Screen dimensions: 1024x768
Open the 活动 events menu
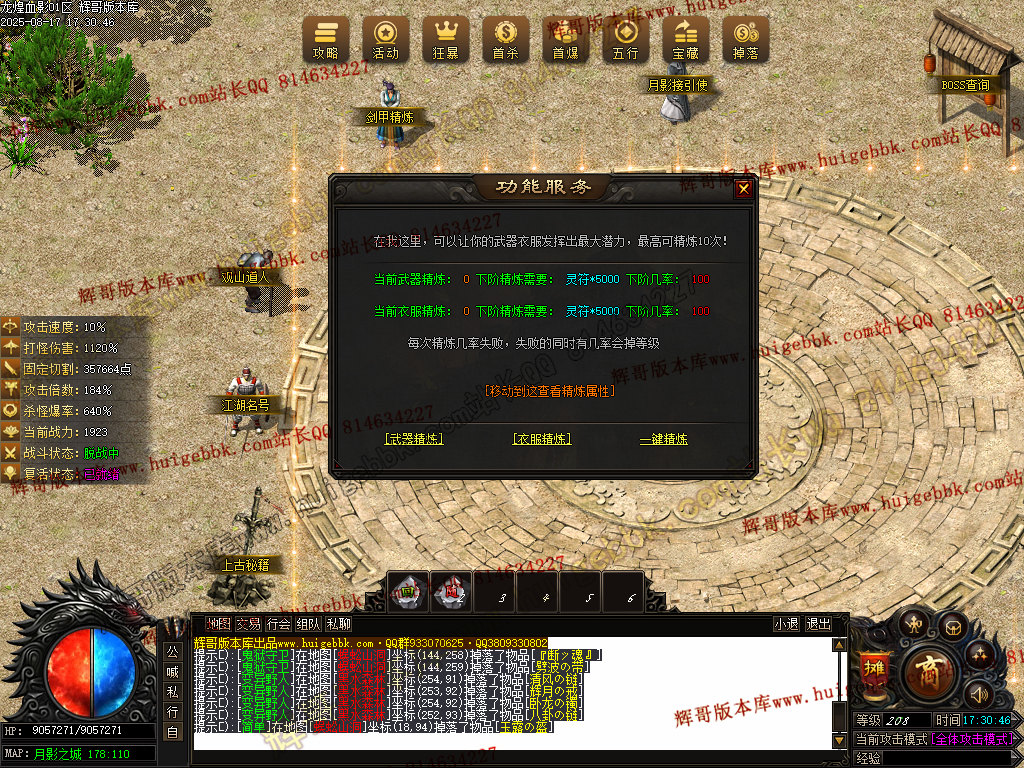click(x=385, y=40)
